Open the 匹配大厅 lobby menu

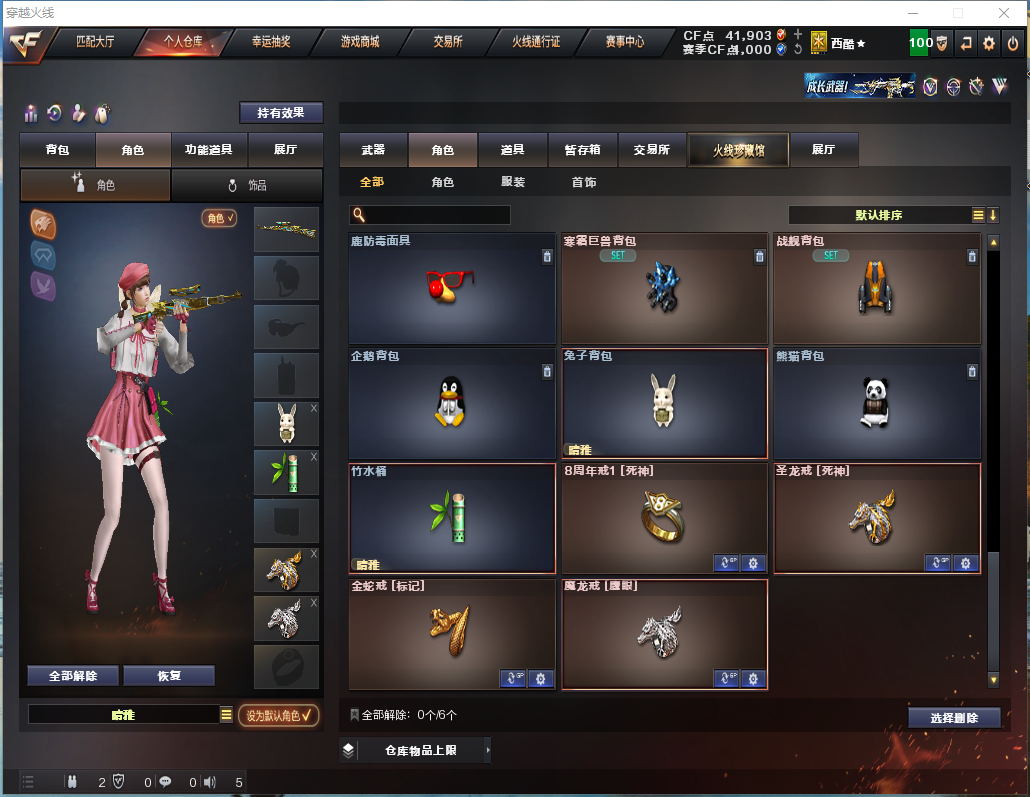coord(97,42)
